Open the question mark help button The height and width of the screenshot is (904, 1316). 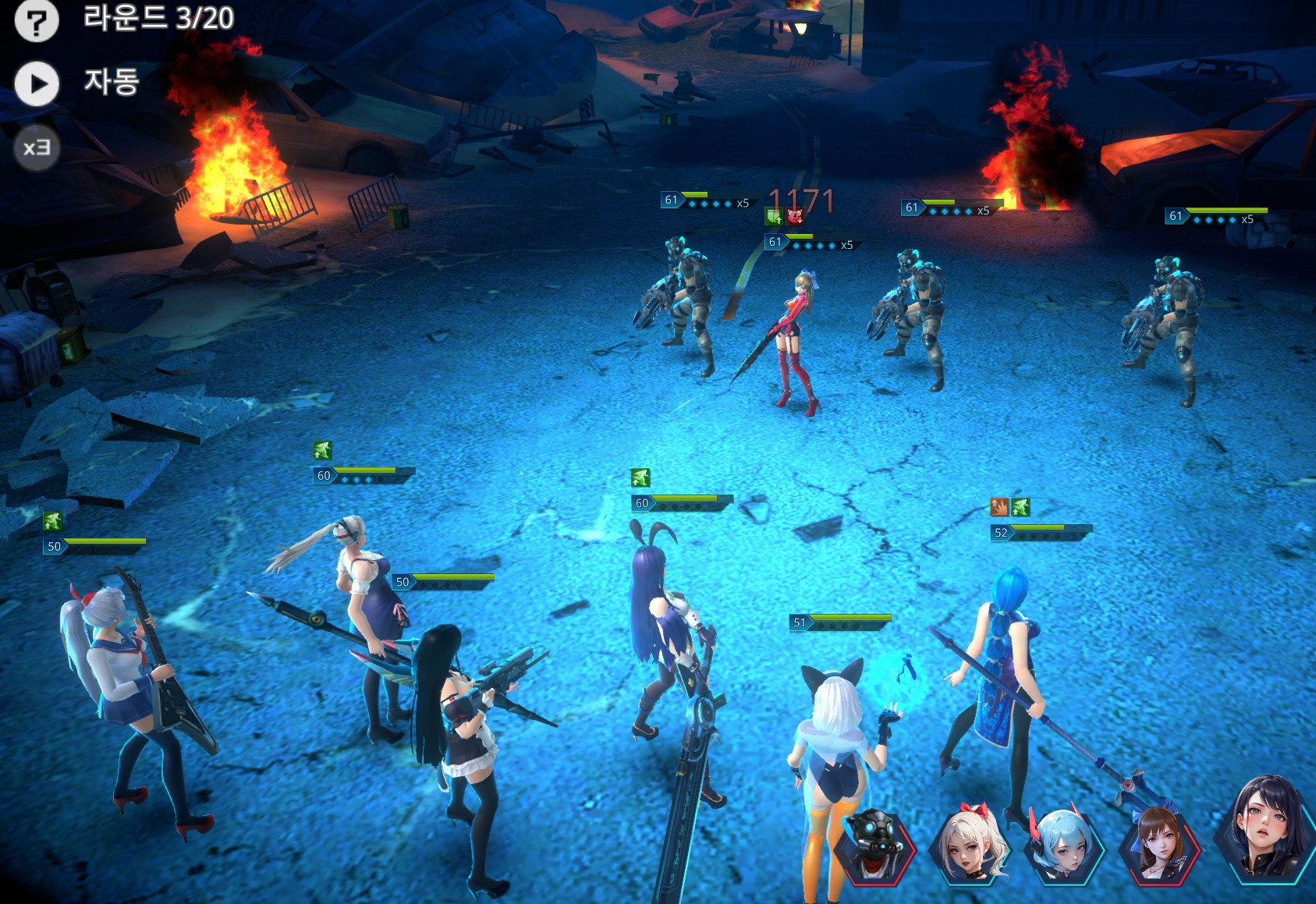pyautogui.click(x=37, y=21)
